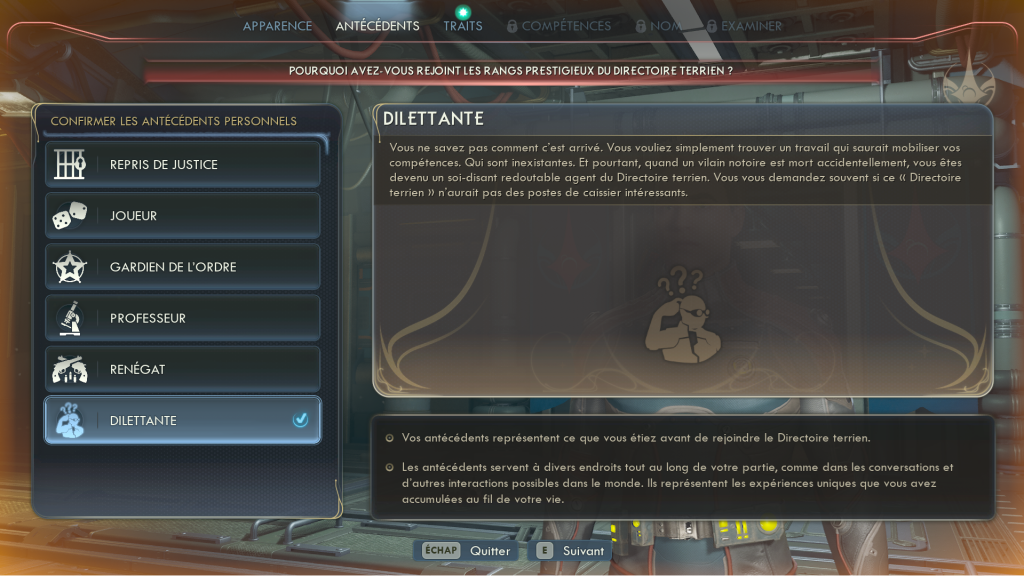Select the Renégat background
This screenshot has height=576, width=1024.
click(x=183, y=369)
